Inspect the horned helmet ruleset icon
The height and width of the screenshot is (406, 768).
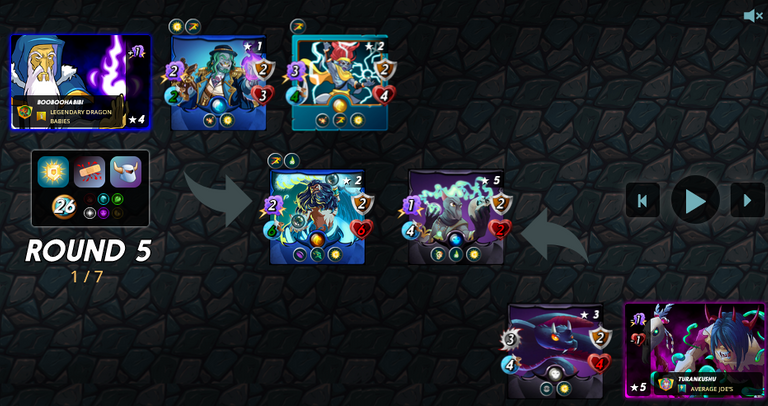126,172
